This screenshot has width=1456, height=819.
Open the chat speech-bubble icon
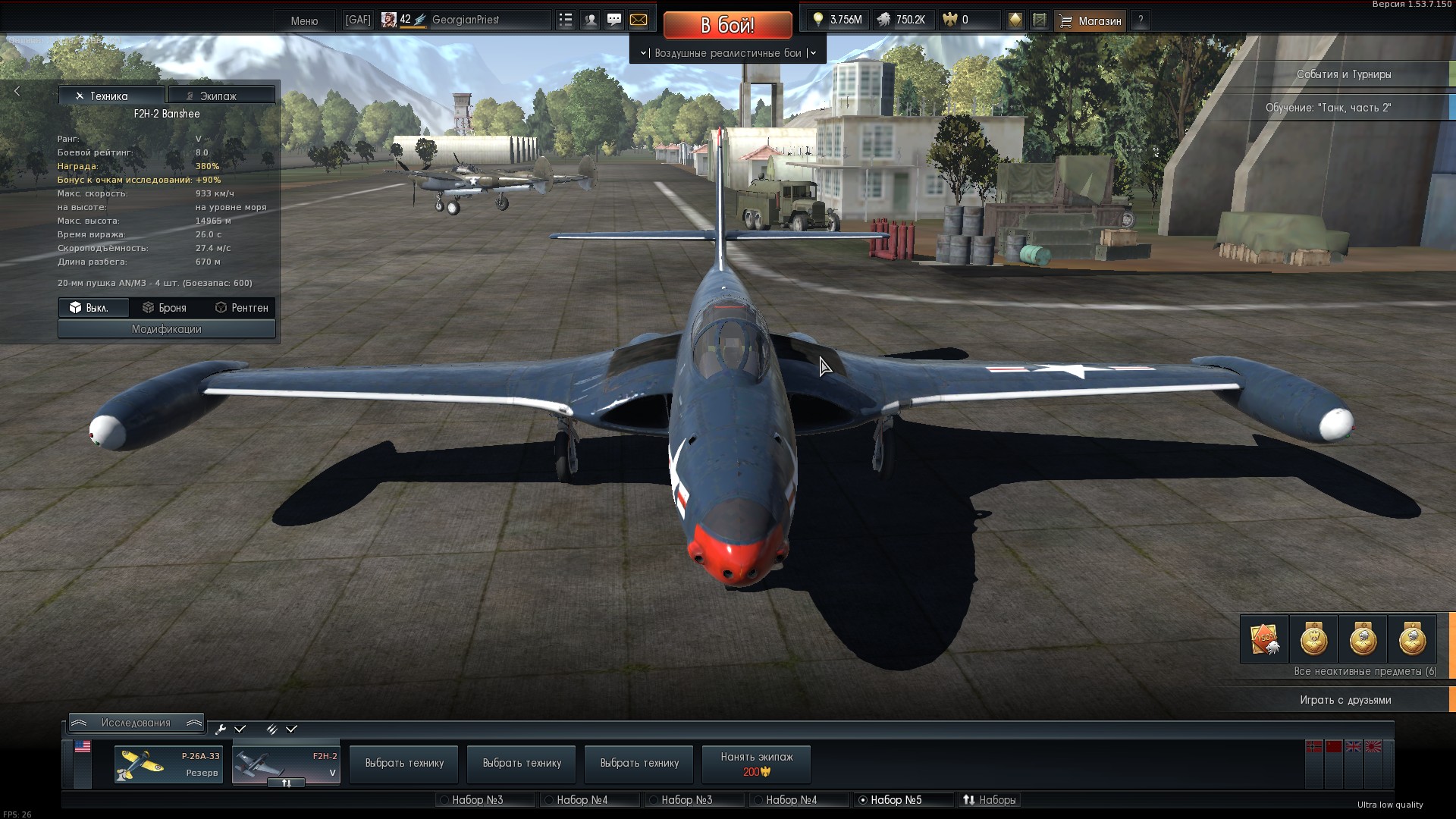pos(614,20)
